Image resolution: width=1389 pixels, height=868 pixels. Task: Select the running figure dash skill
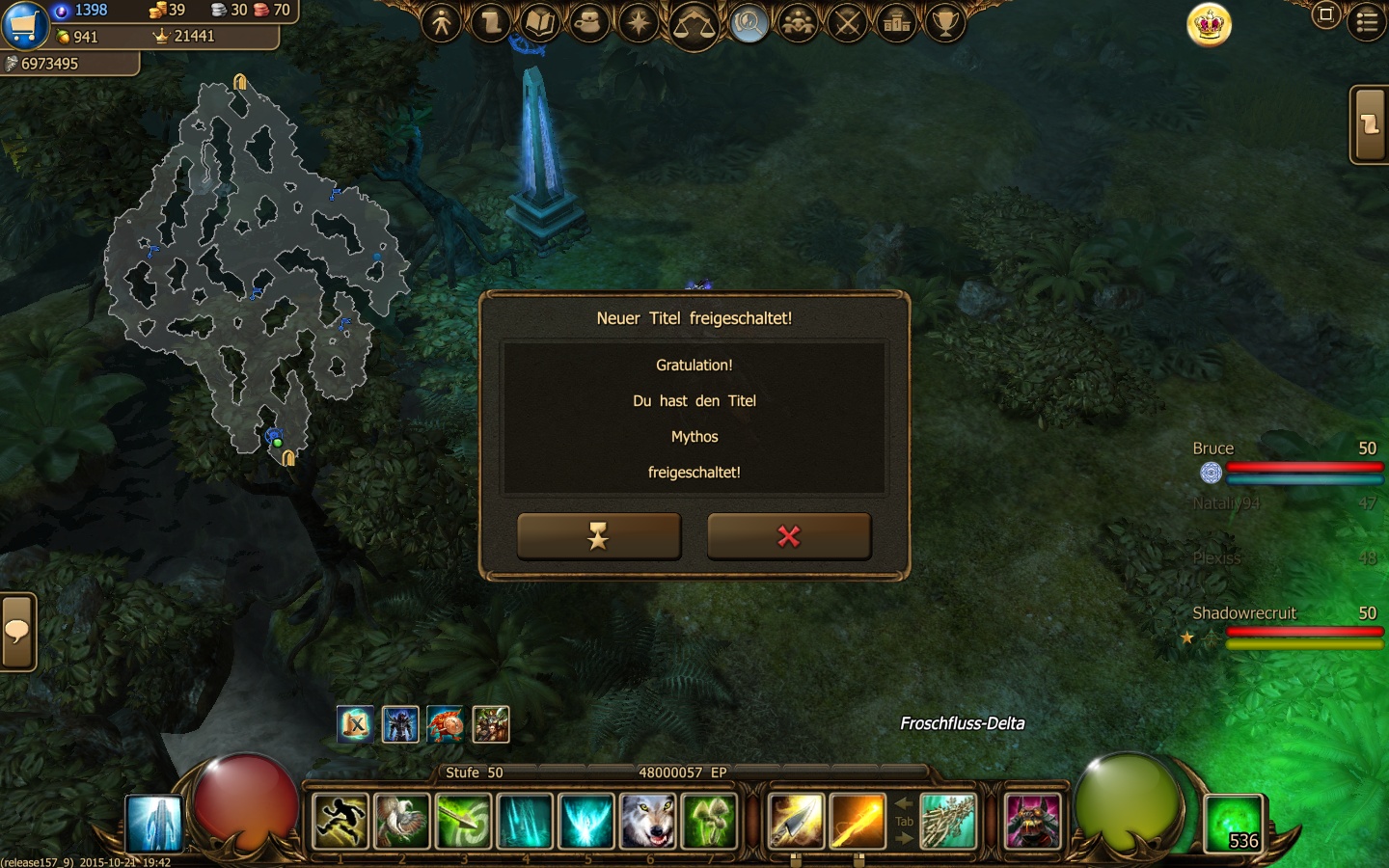pyautogui.click(x=340, y=821)
